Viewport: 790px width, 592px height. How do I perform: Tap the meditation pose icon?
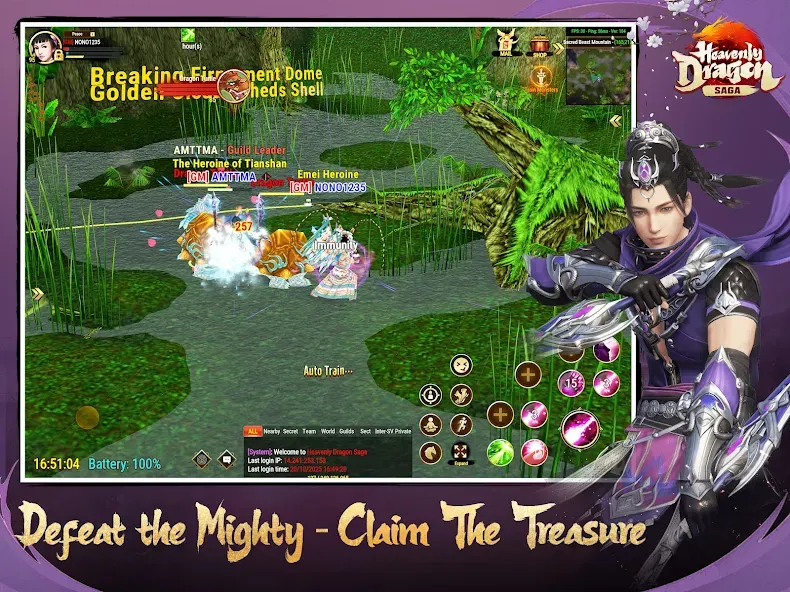(x=431, y=424)
